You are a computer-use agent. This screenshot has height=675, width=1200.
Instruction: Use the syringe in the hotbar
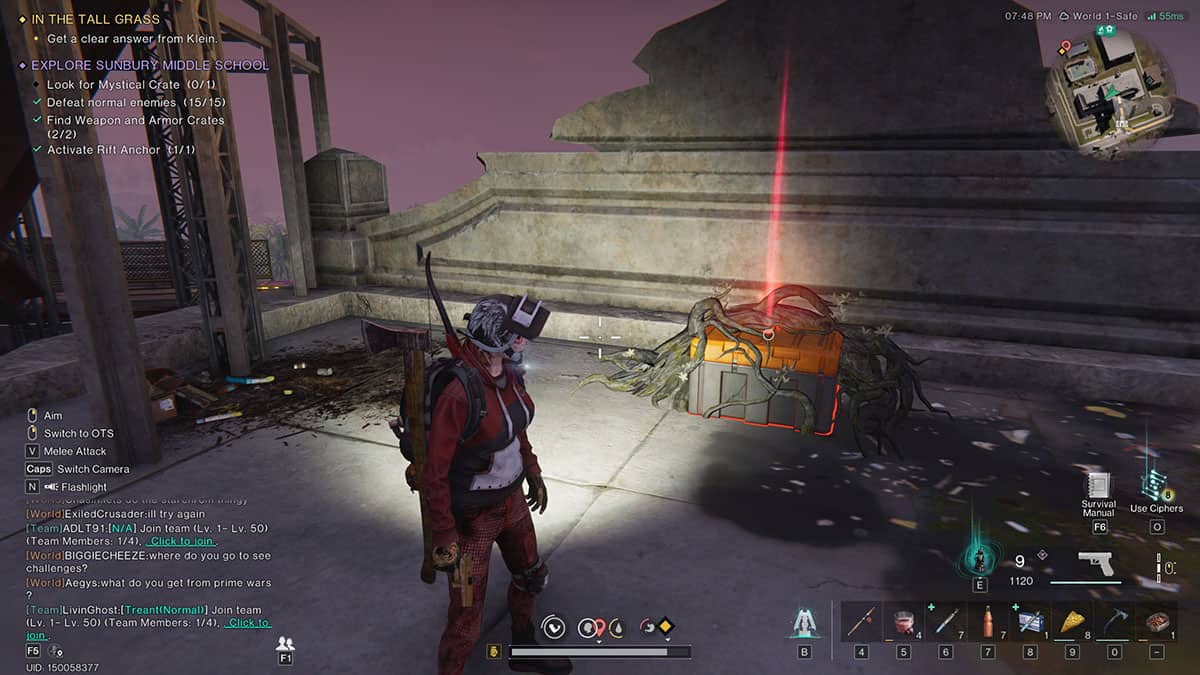[946, 622]
